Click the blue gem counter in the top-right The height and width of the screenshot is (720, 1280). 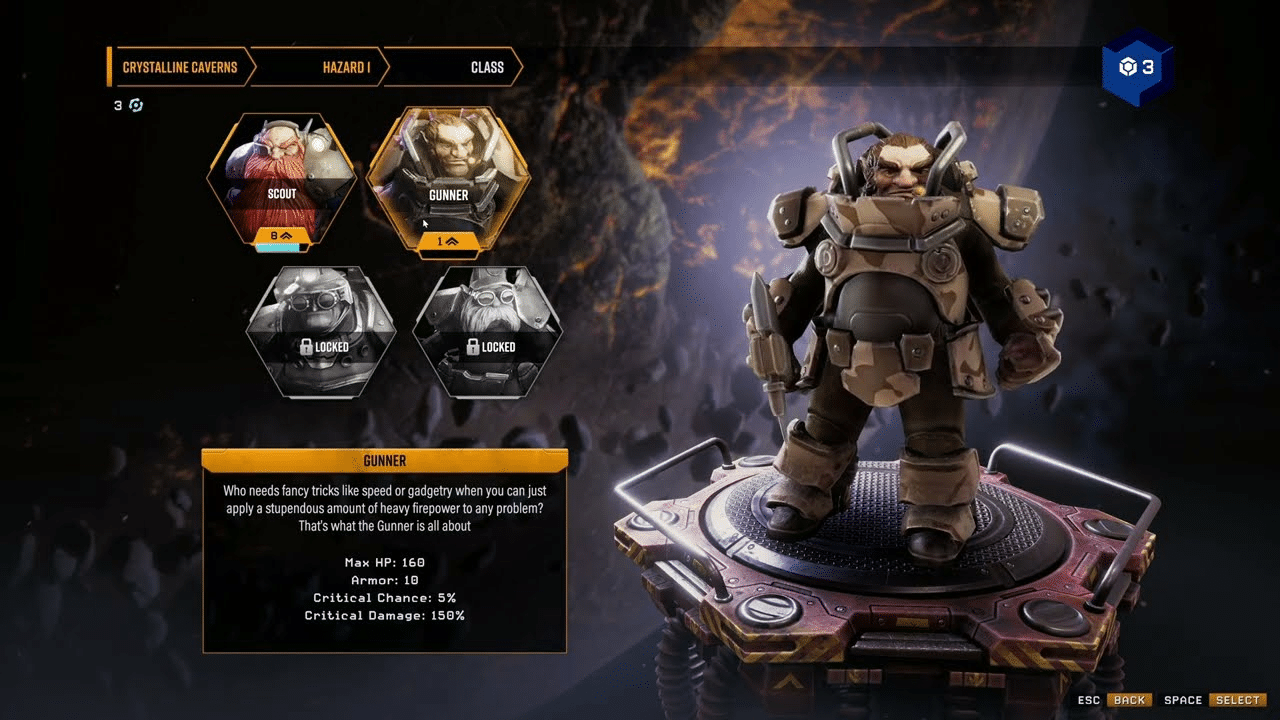(1135, 68)
